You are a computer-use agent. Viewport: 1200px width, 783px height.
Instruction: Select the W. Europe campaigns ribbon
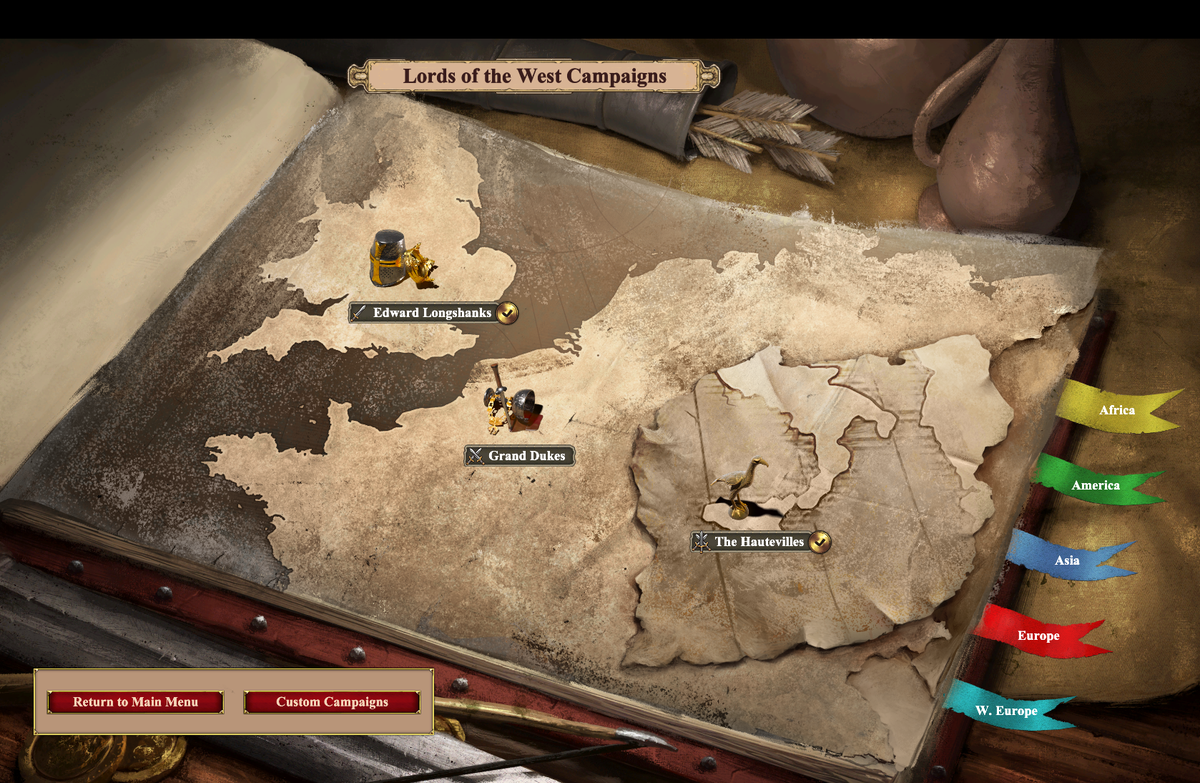click(1006, 711)
